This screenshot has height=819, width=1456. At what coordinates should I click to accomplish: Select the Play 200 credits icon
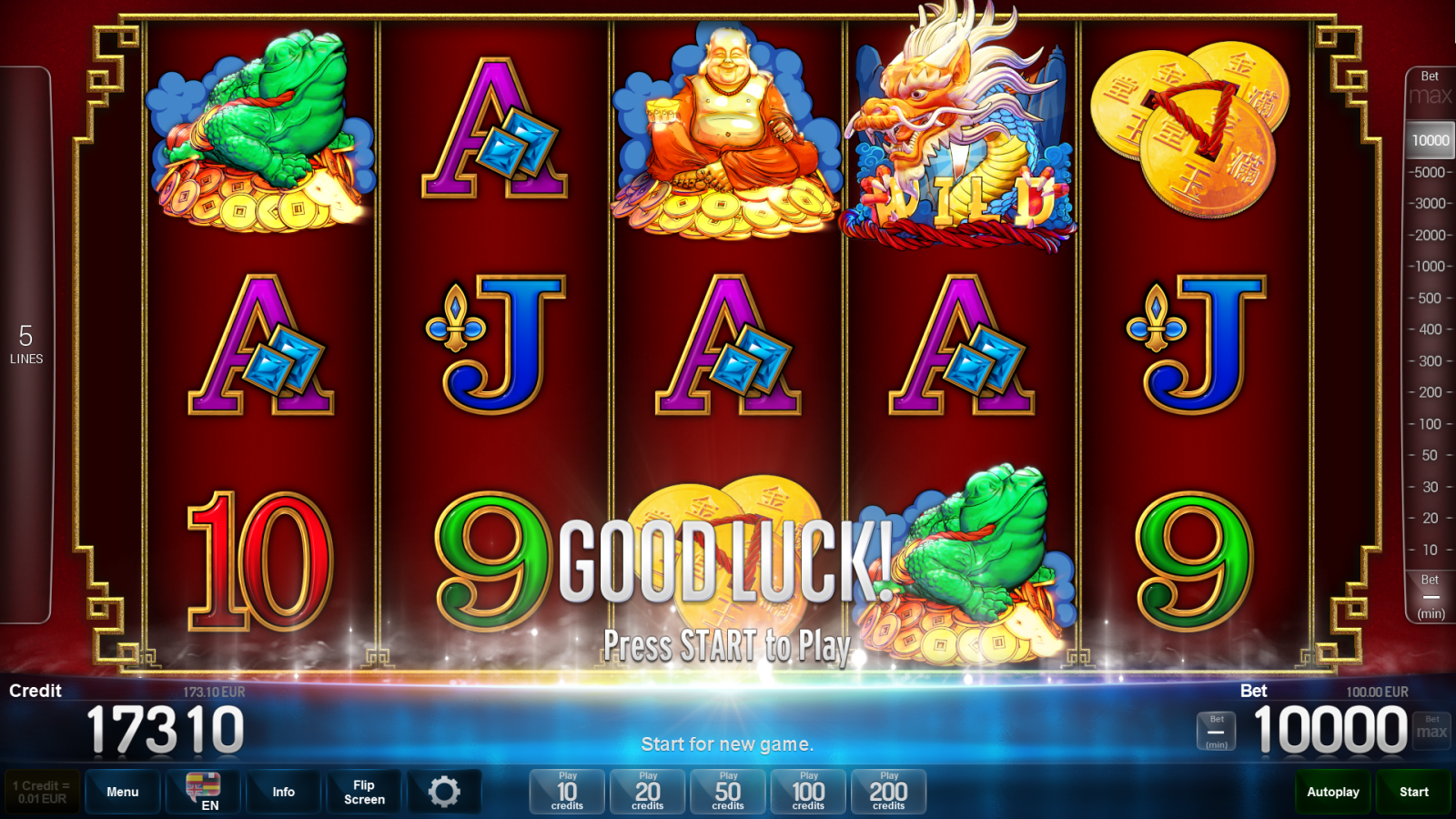point(888,791)
